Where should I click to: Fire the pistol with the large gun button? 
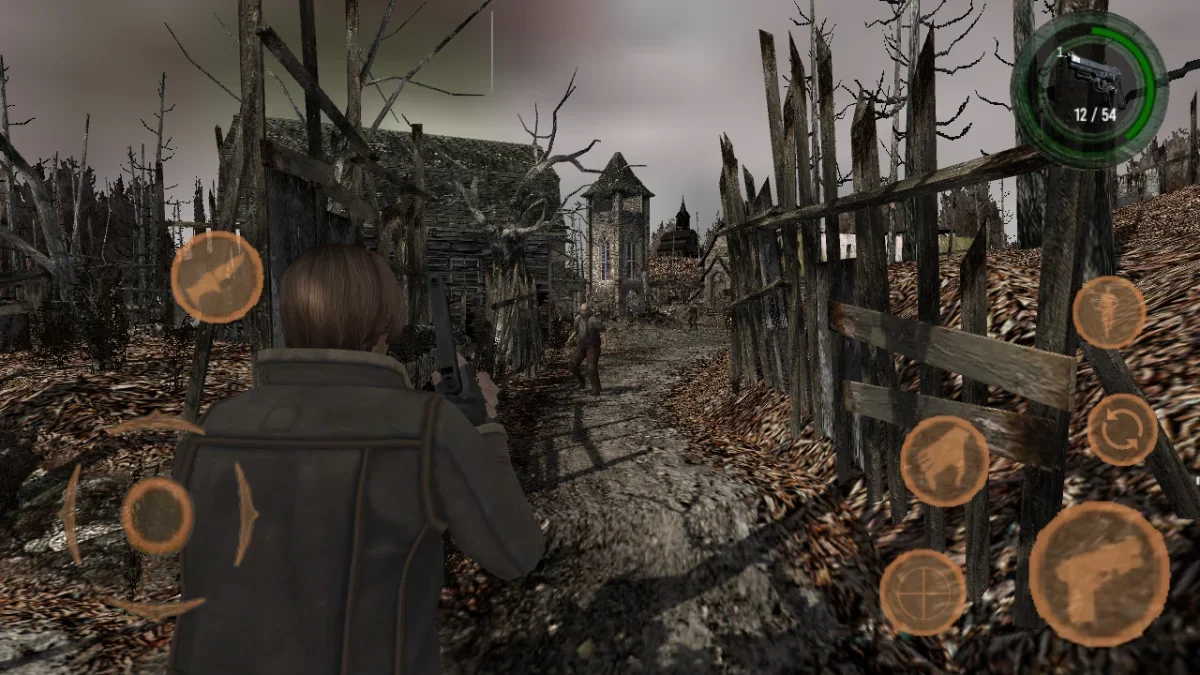(x=1098, y=574)
